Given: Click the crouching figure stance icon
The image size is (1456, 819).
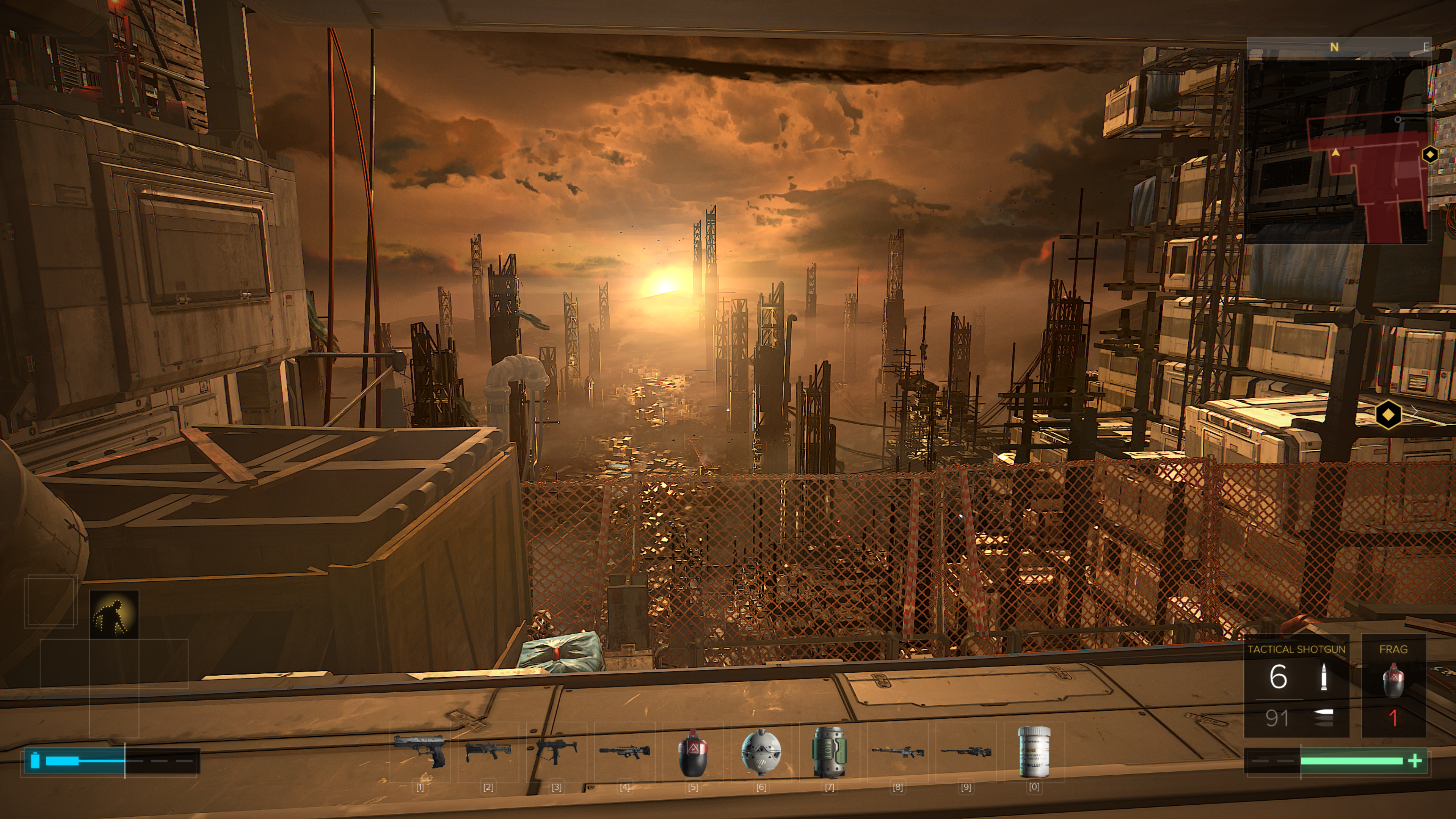Looking at the screenshot, I should point(114,614).
